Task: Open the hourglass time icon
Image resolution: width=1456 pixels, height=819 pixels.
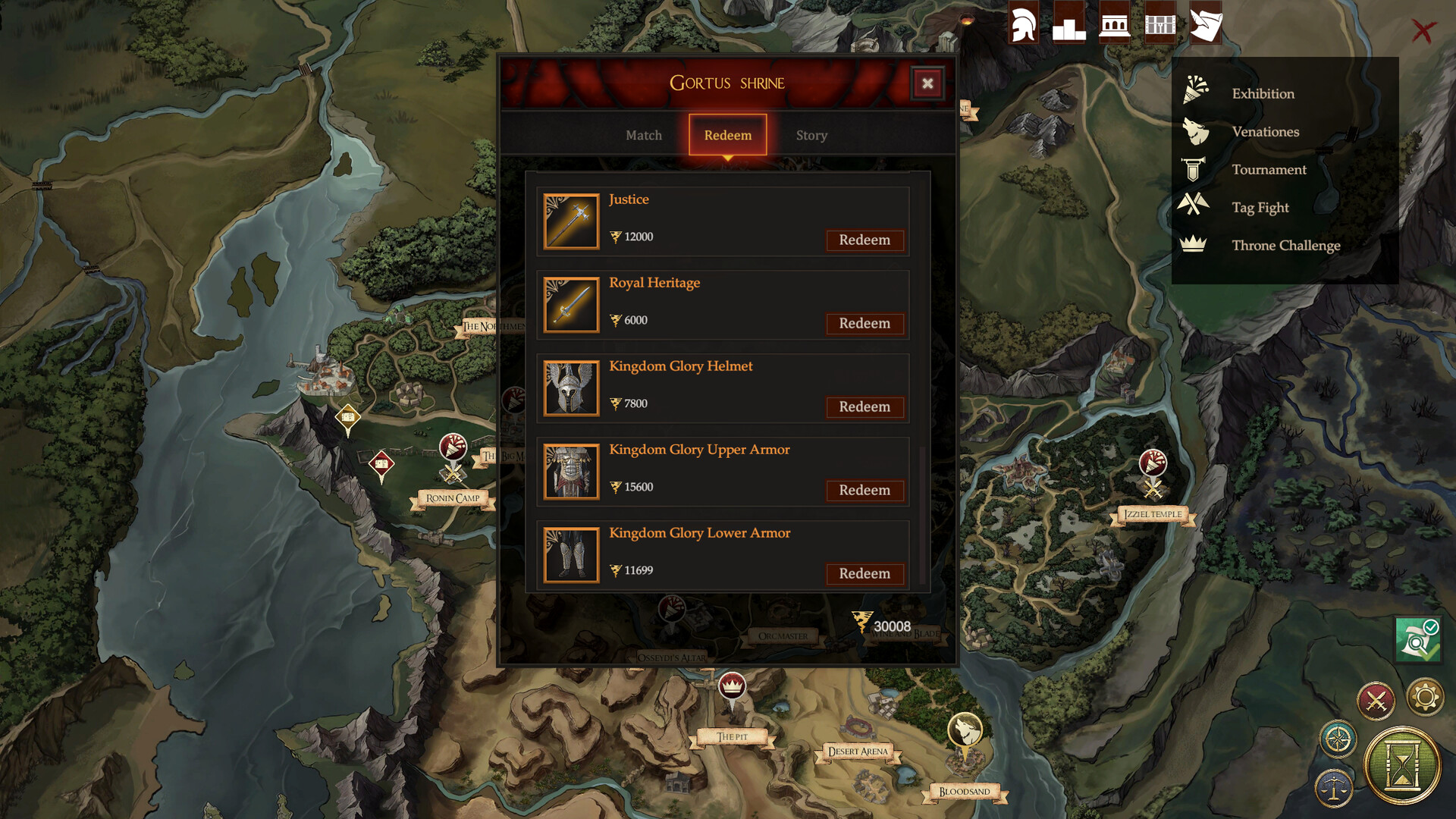Action: coord(1404,766)
